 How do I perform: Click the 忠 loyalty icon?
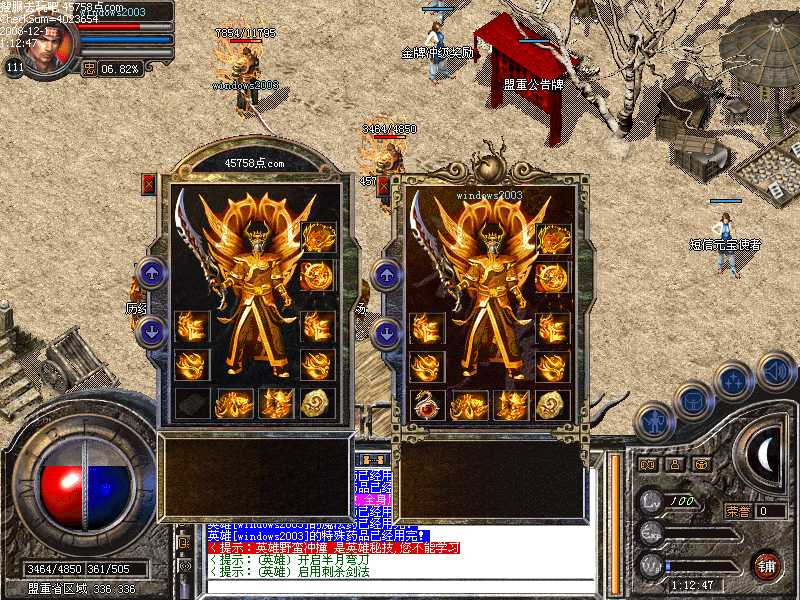88,69
